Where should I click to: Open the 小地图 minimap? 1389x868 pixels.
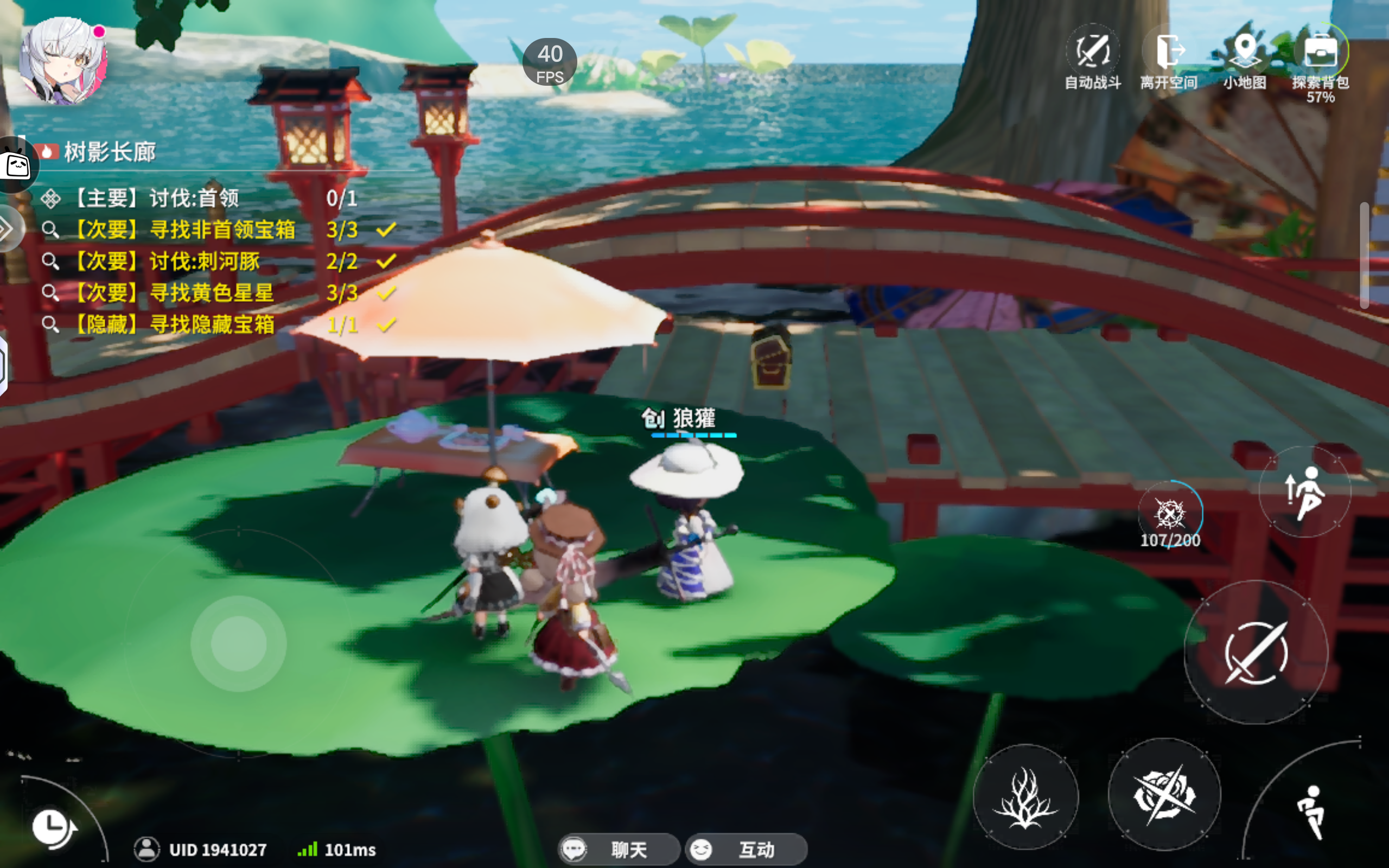[1244, 56]
